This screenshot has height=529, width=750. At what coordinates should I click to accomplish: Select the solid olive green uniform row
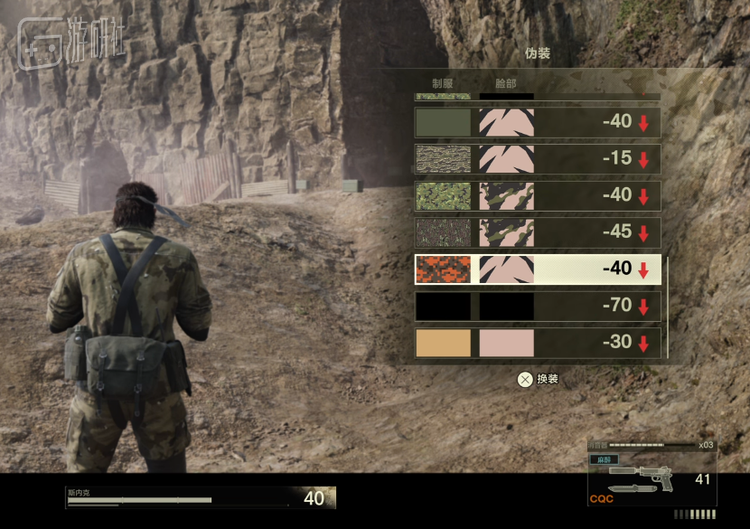537,122
